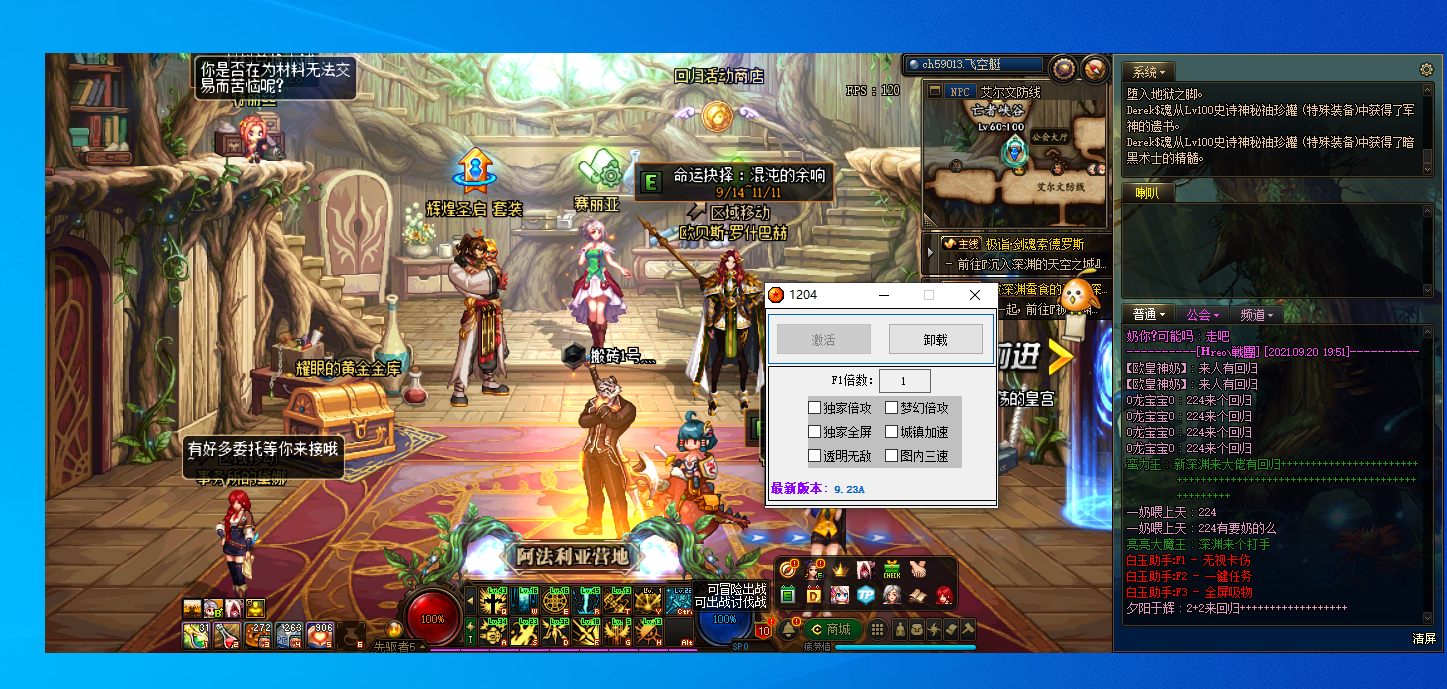Switch to the 公会 chat tab
The image size is (1447, 689).
[x=1203, y=315]
